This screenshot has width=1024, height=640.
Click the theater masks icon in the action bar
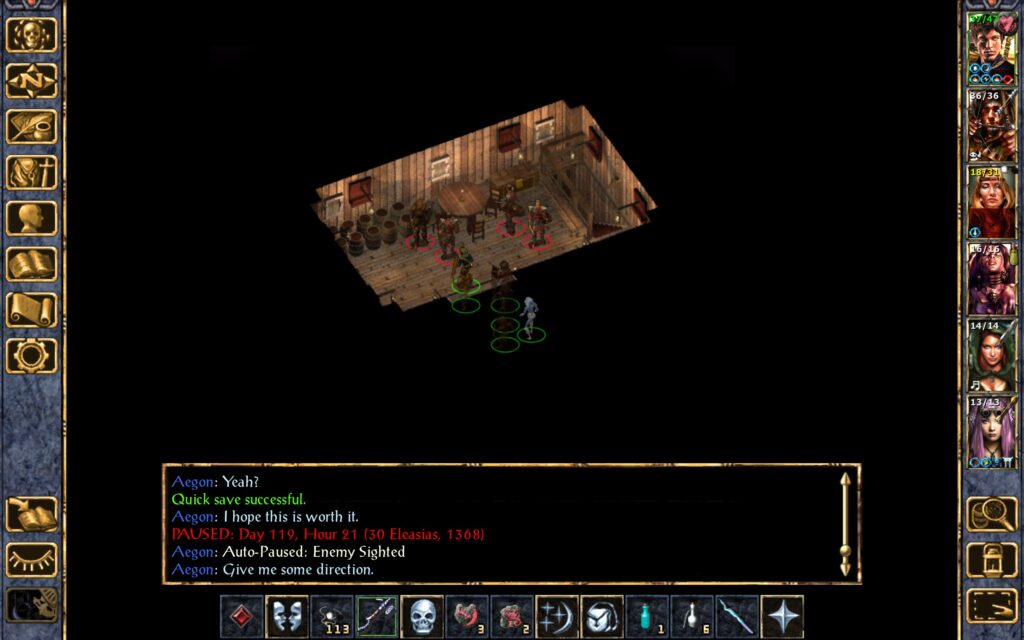286,616
